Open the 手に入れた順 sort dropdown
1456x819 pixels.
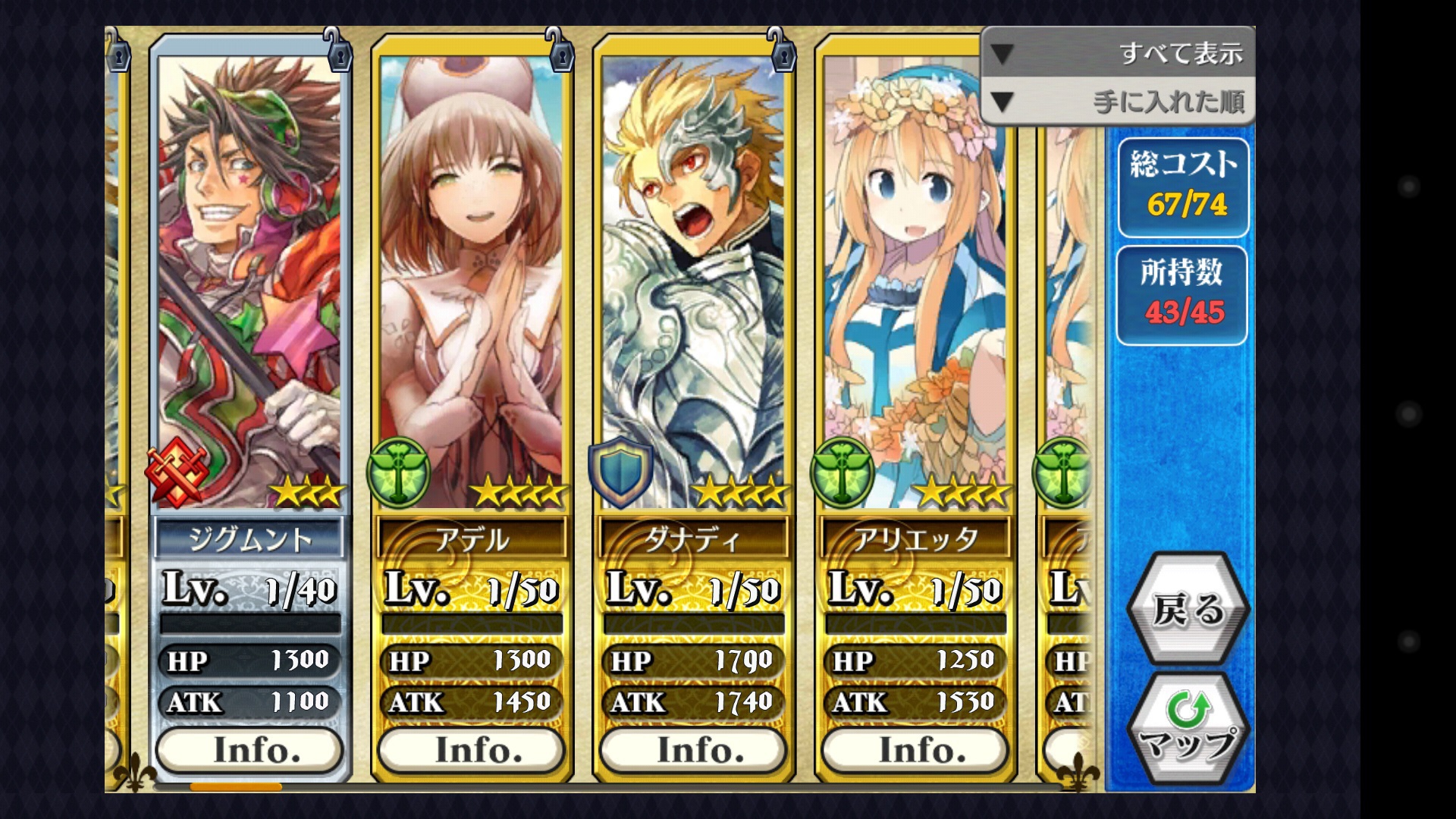point(1117,101)
